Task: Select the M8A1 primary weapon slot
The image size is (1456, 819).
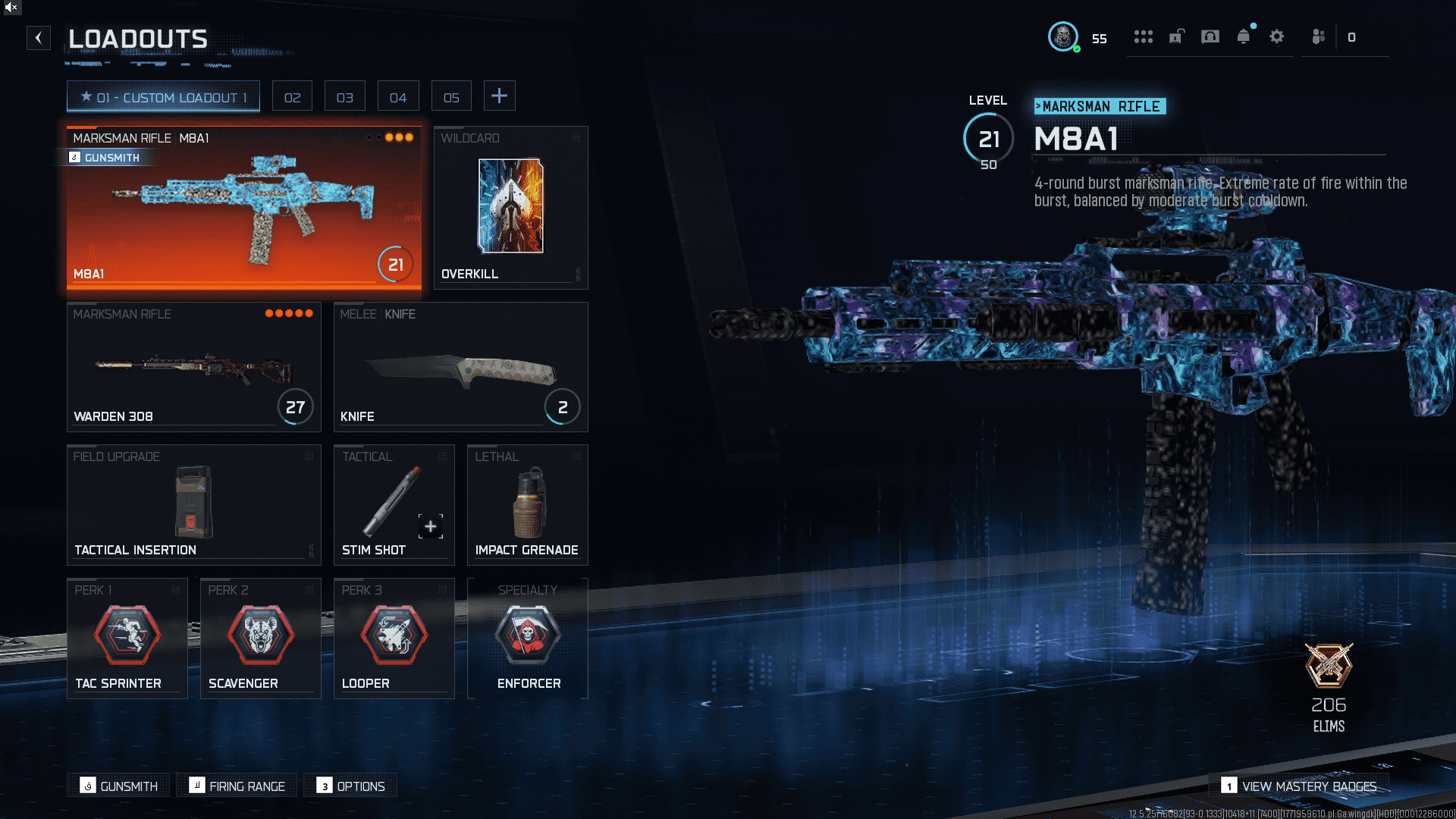Action: [x=243, y=208]
